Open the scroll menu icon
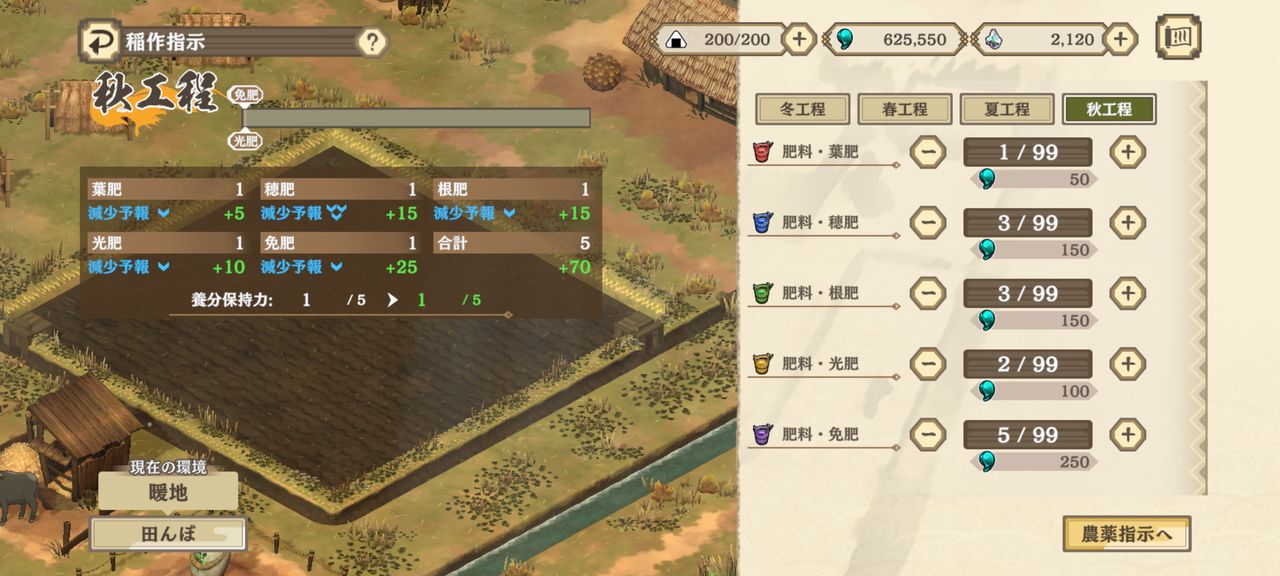 coord(1178,38)
